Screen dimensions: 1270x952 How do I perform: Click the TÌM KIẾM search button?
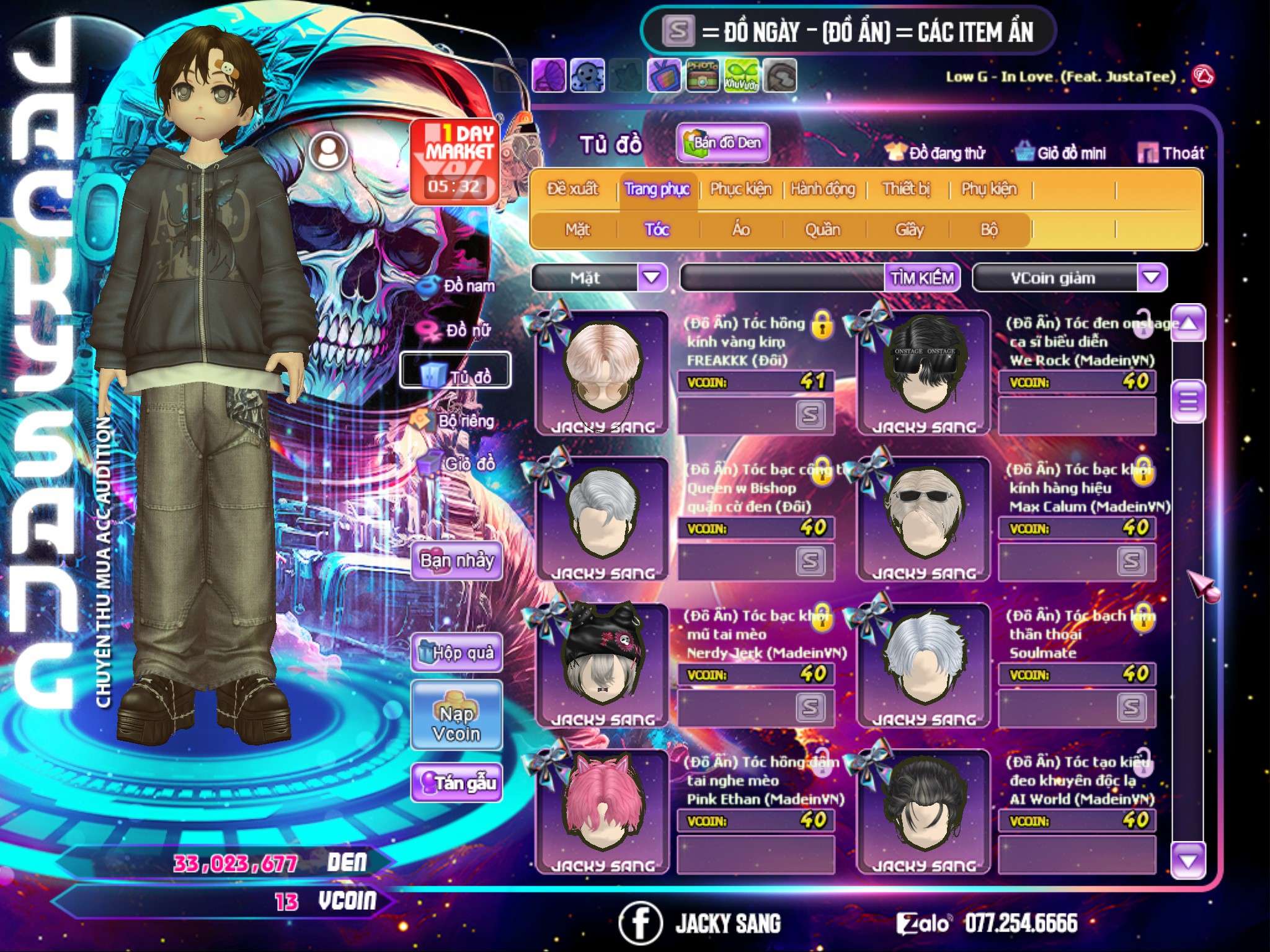(922, 278)
